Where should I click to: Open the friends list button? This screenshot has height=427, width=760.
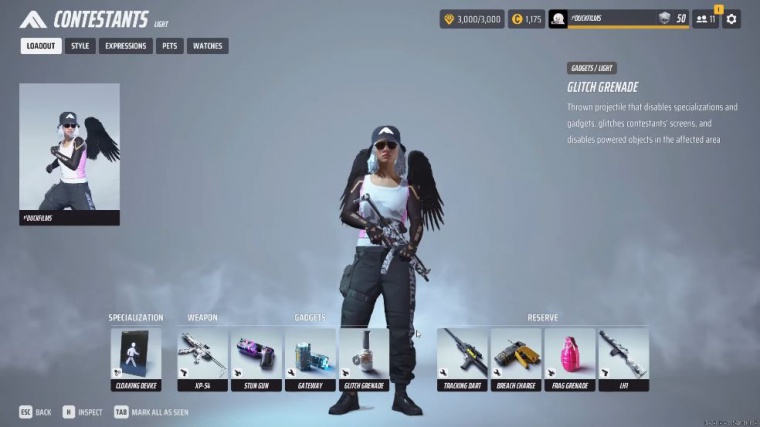[x=706, y=19]
